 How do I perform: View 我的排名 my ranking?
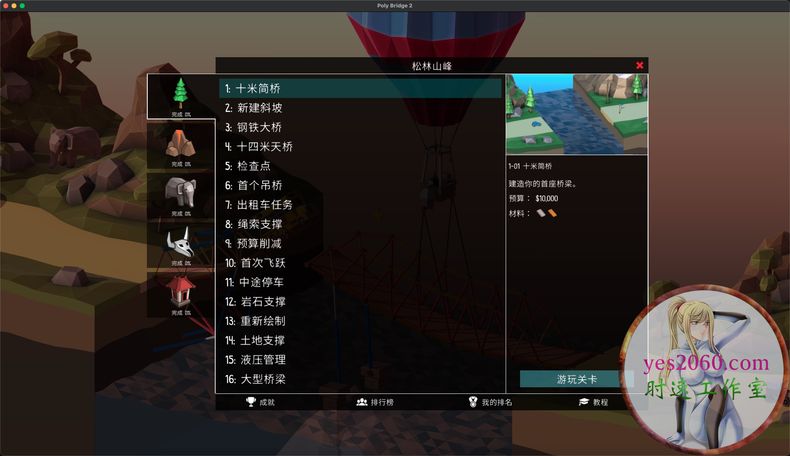[x=490, y=402]
